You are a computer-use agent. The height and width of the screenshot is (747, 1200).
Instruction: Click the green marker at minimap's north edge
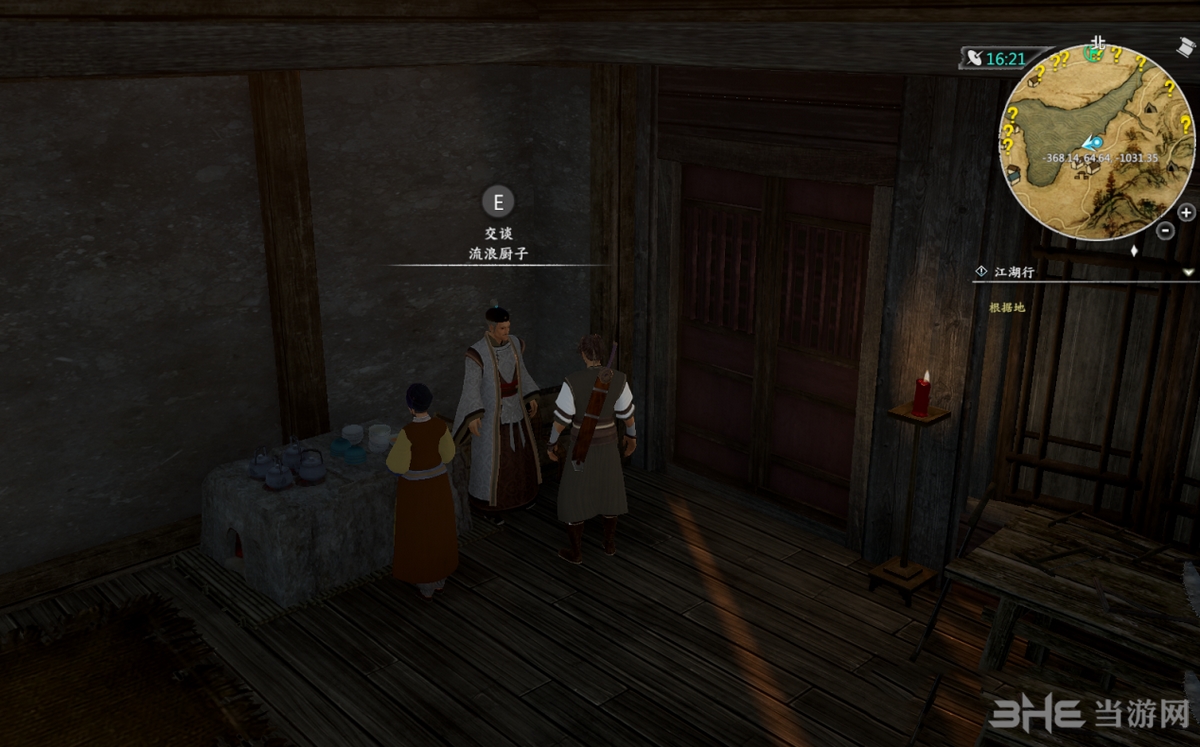[x=1095, y=54]
